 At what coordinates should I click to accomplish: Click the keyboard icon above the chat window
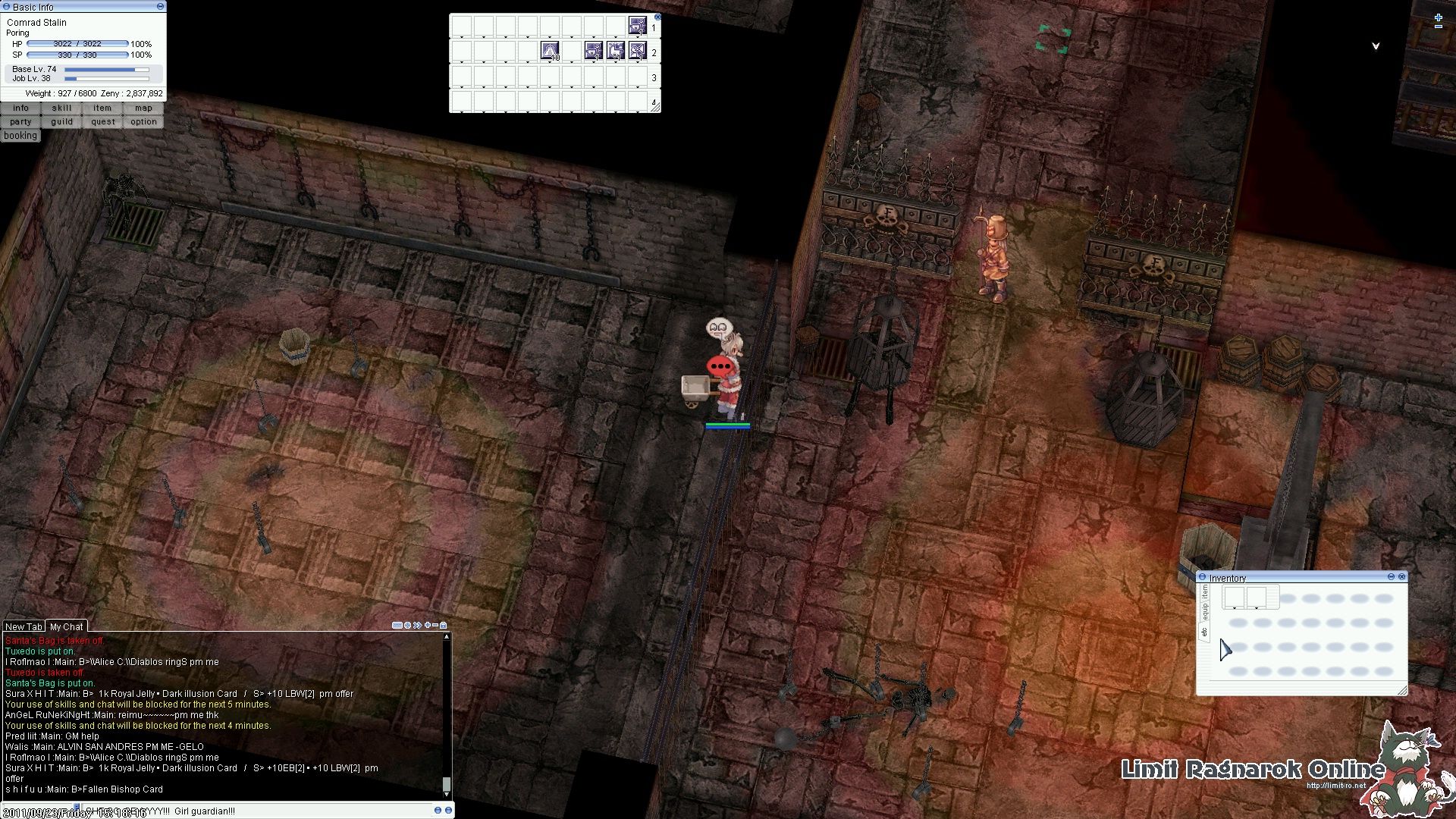[397, 626]
